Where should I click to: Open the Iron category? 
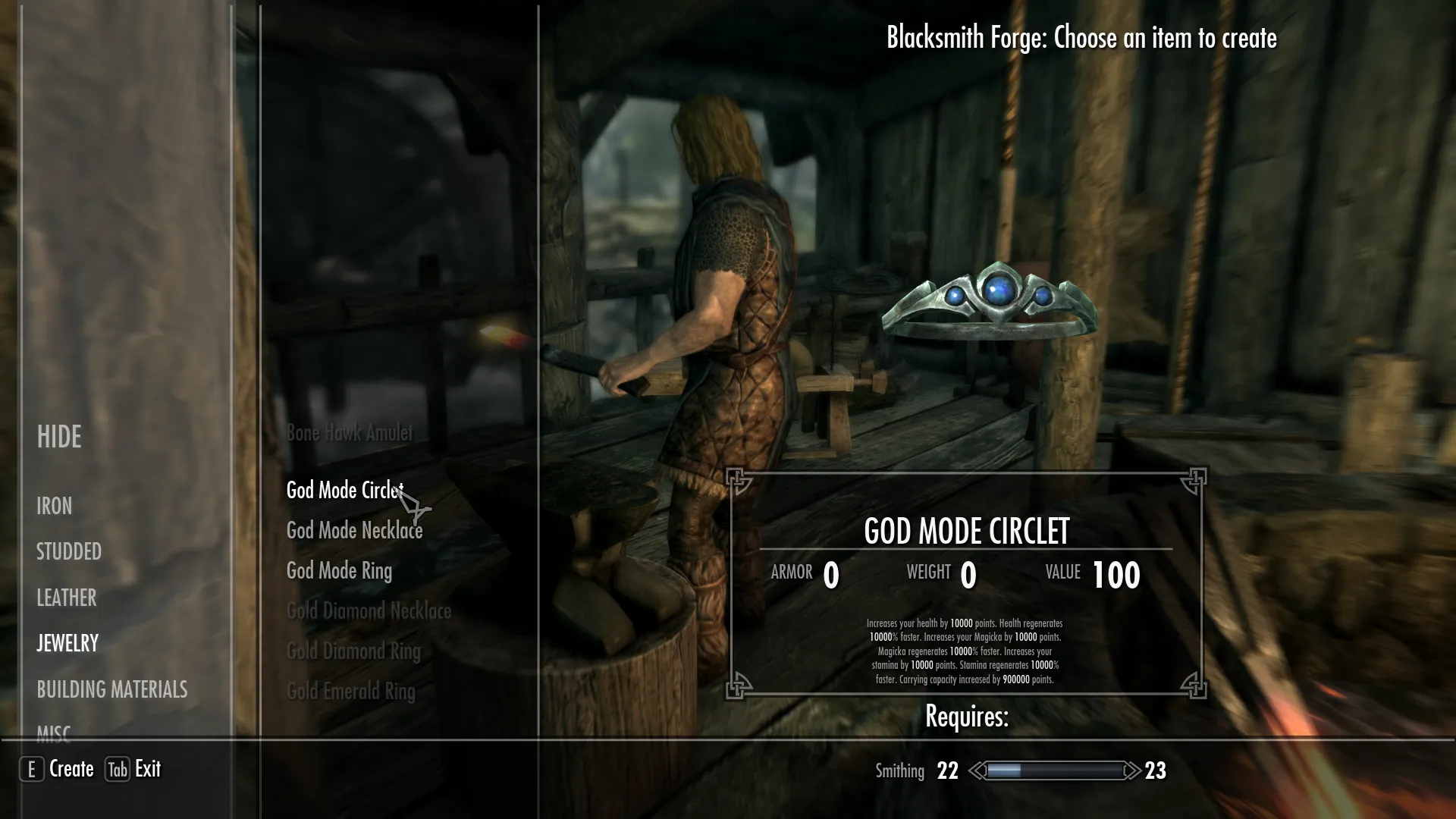[x=55, y=506]
